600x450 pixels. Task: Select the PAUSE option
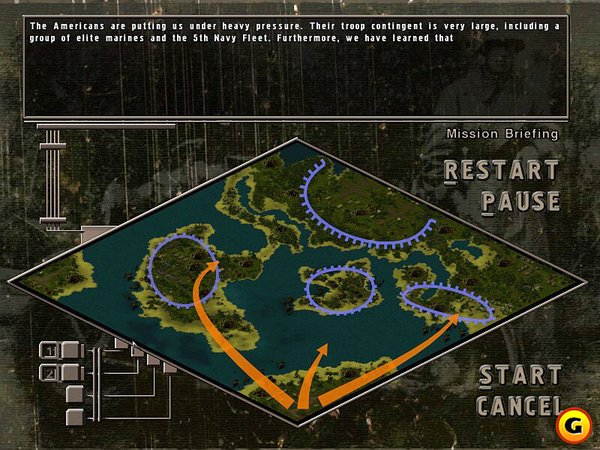[520, 202]
